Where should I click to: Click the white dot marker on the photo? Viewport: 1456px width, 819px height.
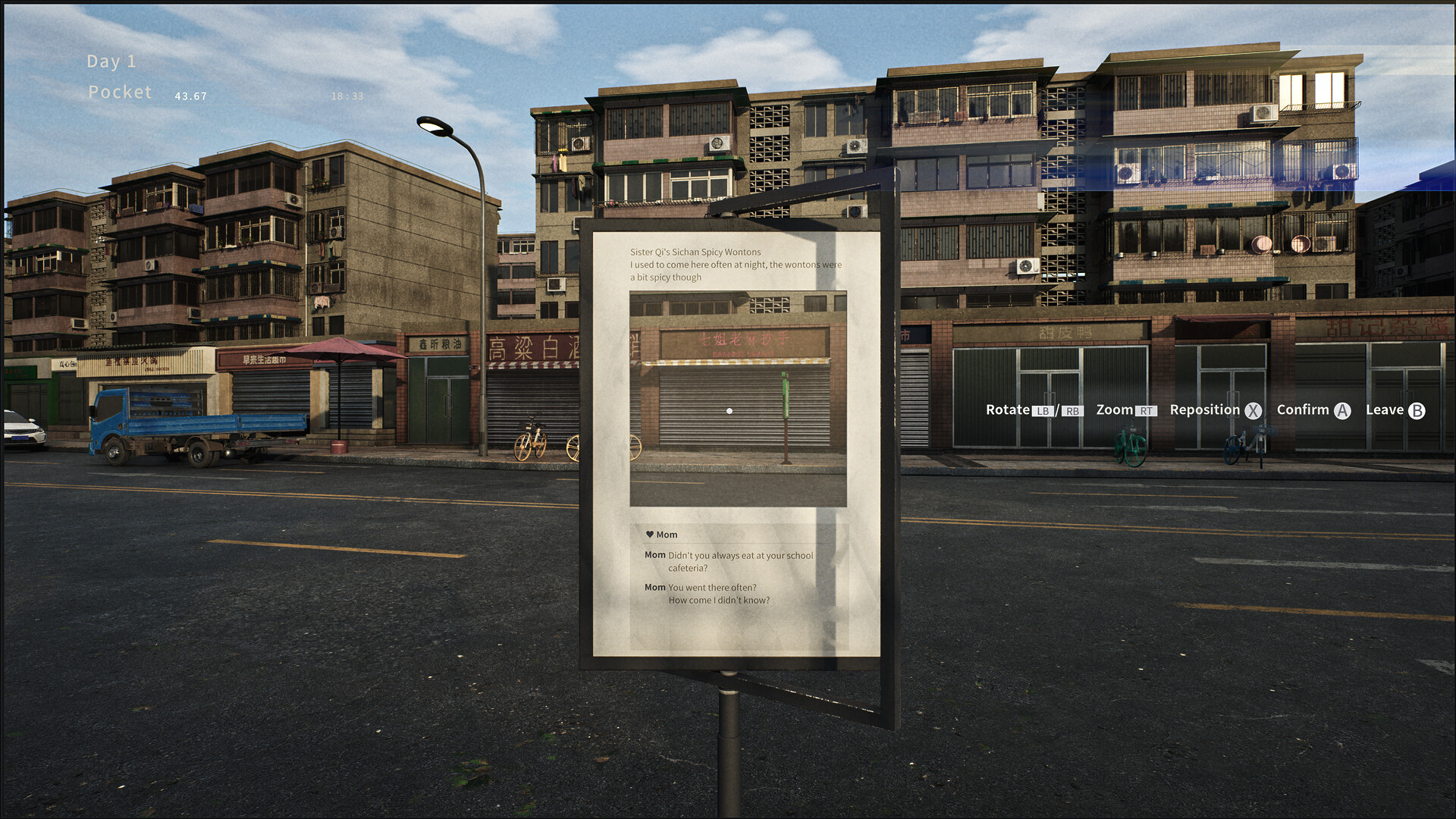point(730,409)
